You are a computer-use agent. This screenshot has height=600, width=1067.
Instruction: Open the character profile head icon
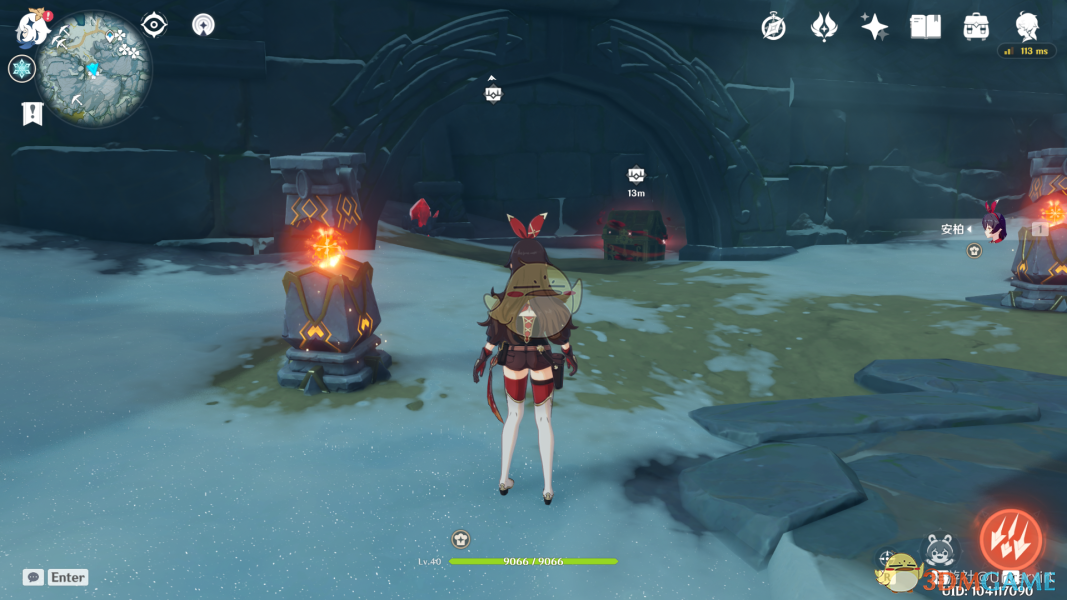[1027, 26]
